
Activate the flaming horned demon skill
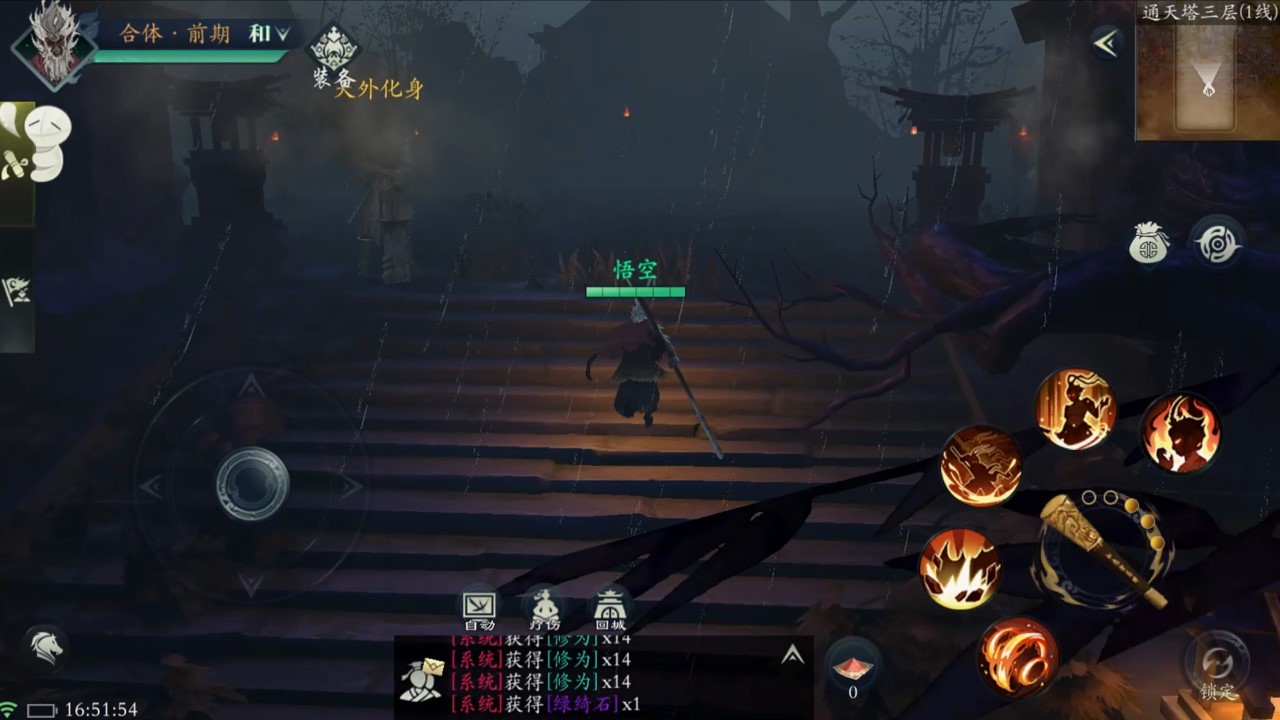tap(1180, 433)
